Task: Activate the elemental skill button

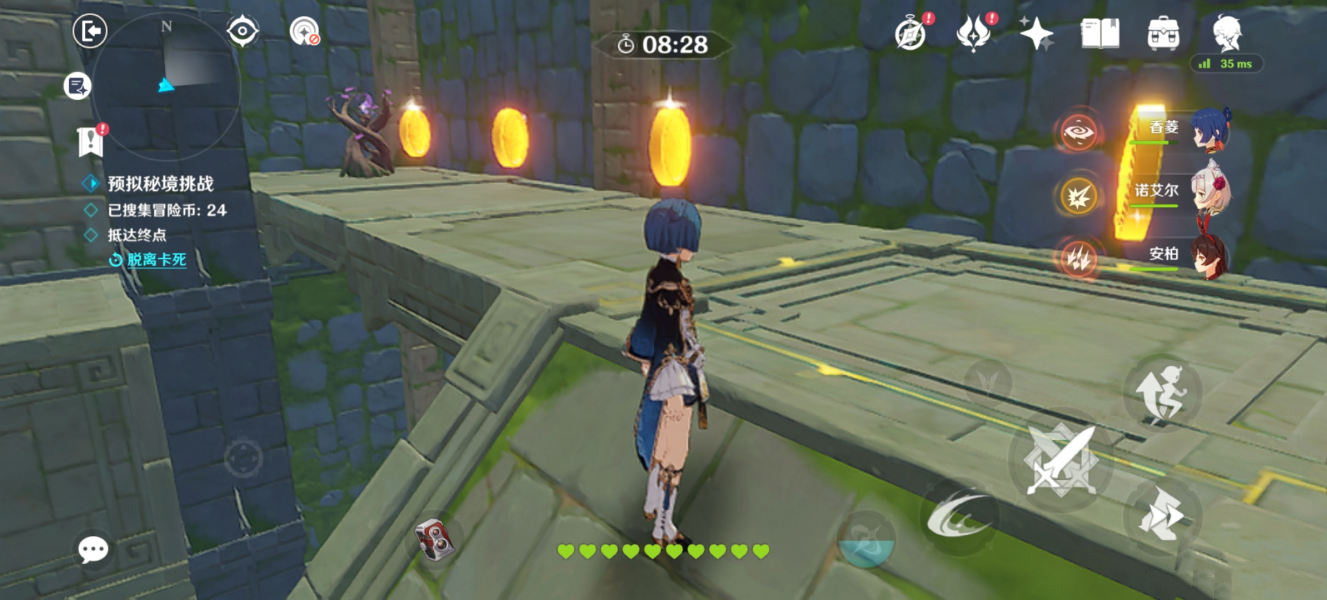Action: tap(957, 517)
